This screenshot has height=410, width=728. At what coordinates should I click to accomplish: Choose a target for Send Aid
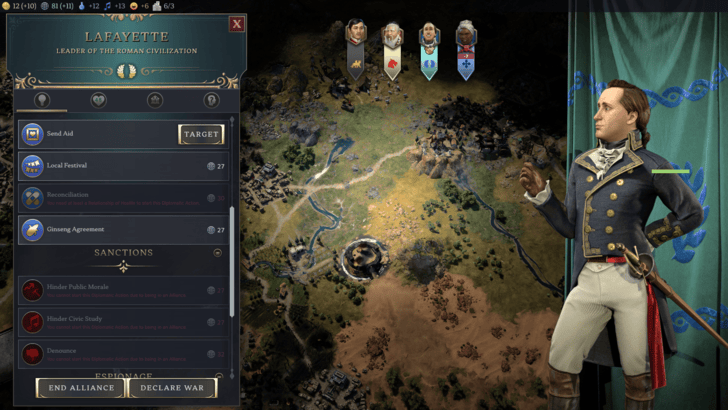pos(201,134)
